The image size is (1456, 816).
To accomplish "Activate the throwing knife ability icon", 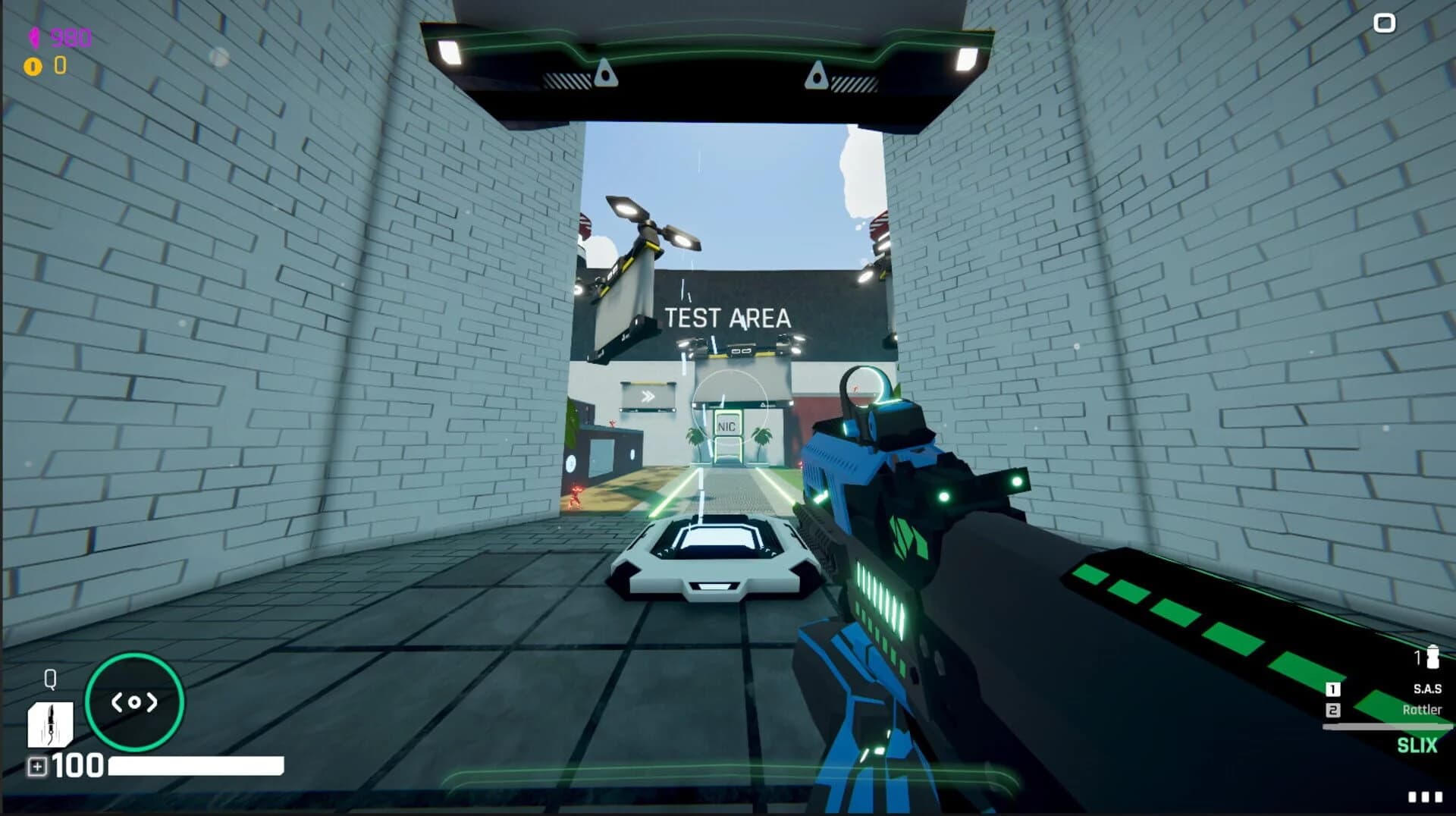I will click(x=50, y=724).
